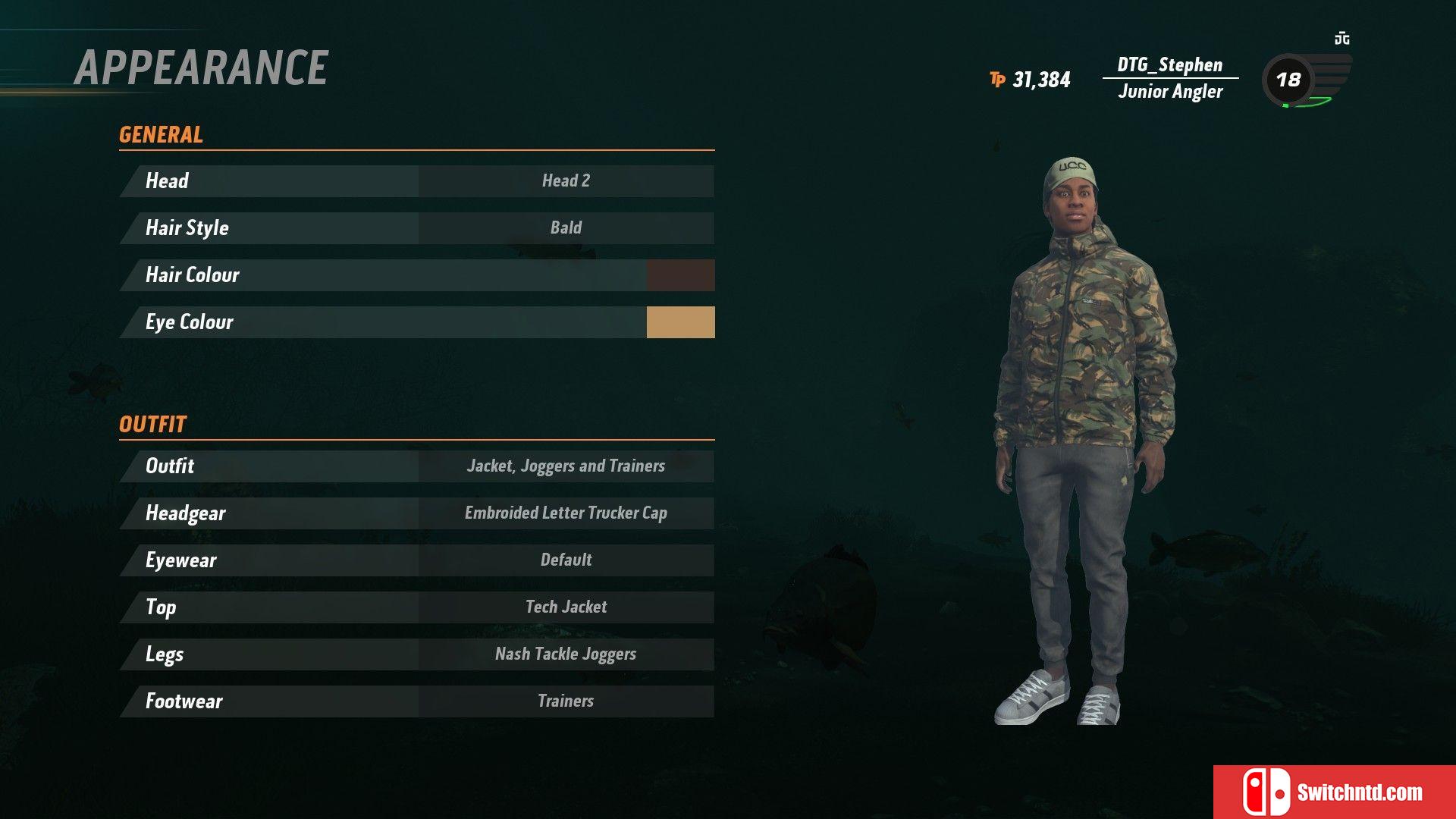Visit the Switchntd.com watermark link
This screenshot has width=1456, height=819.
pos(1335,792)
